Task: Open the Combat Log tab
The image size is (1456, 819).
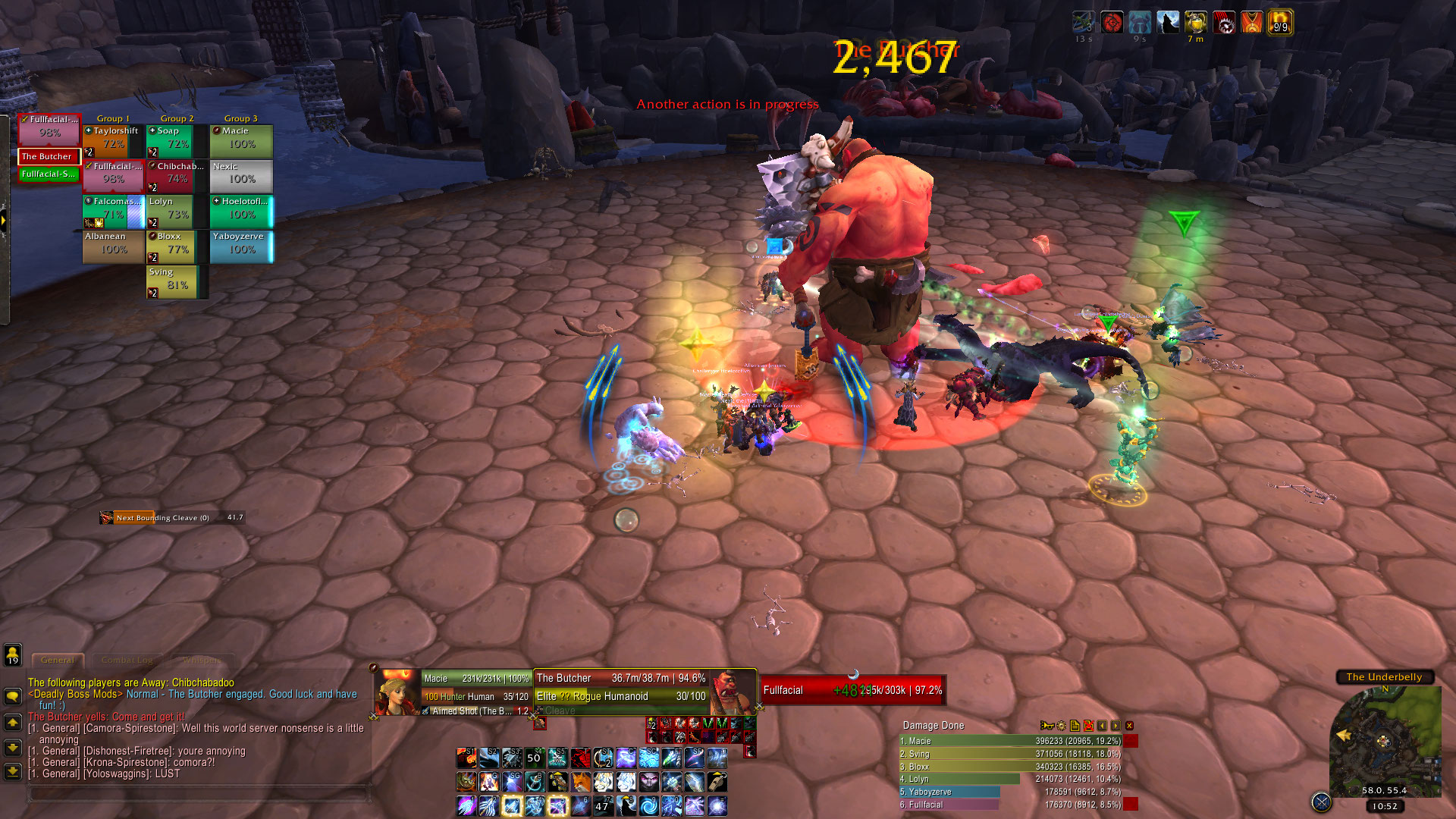Action: [127, 661]
